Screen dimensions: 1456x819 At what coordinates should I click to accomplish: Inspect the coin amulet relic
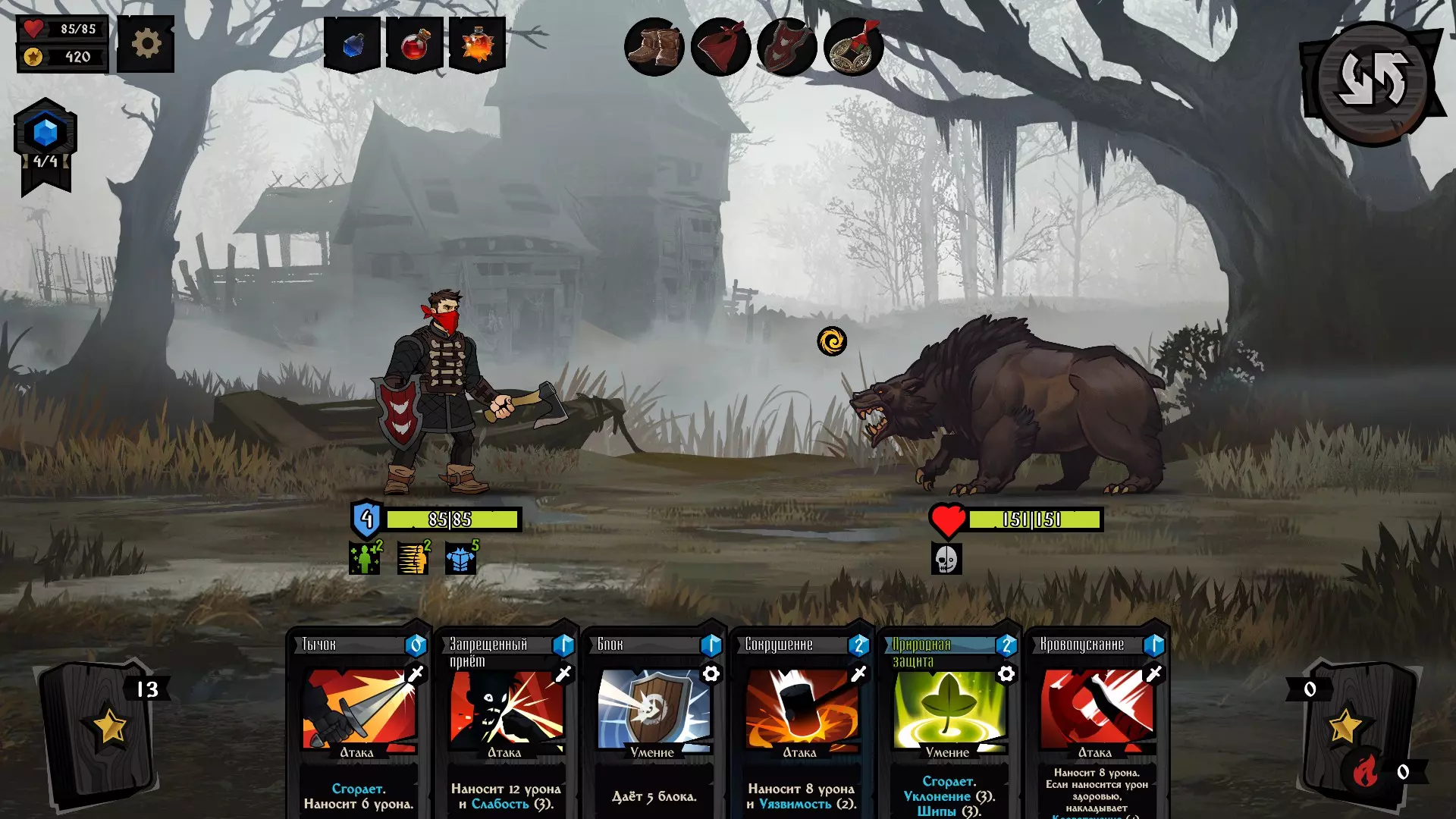click(853, 47)
